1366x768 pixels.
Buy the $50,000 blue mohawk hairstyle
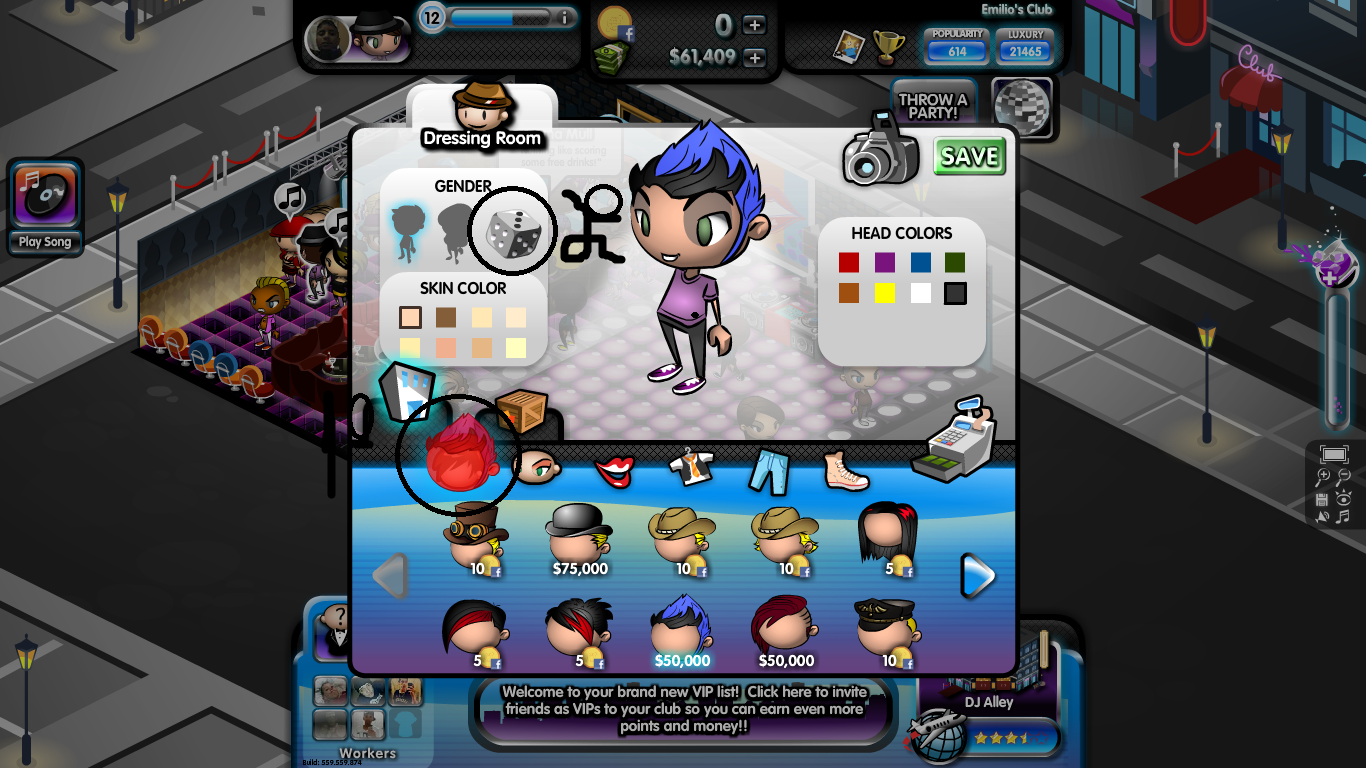pos(680,630)
